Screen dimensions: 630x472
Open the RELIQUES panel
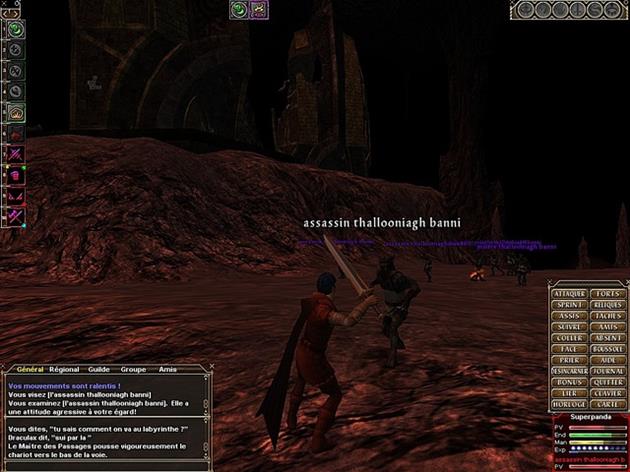click(x=609, y=304)
